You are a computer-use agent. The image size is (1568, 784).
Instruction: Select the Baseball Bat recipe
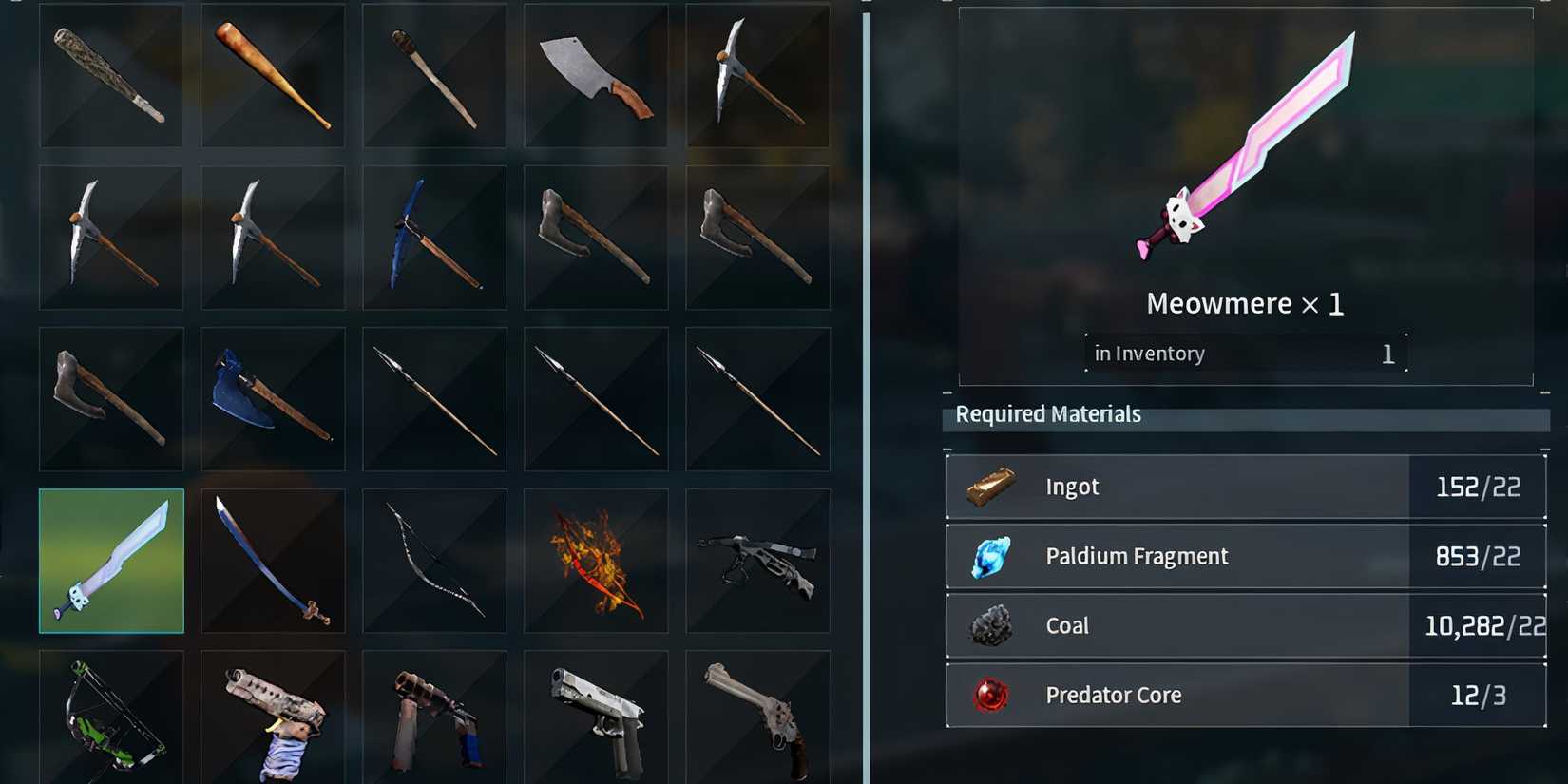pos(273,76)
